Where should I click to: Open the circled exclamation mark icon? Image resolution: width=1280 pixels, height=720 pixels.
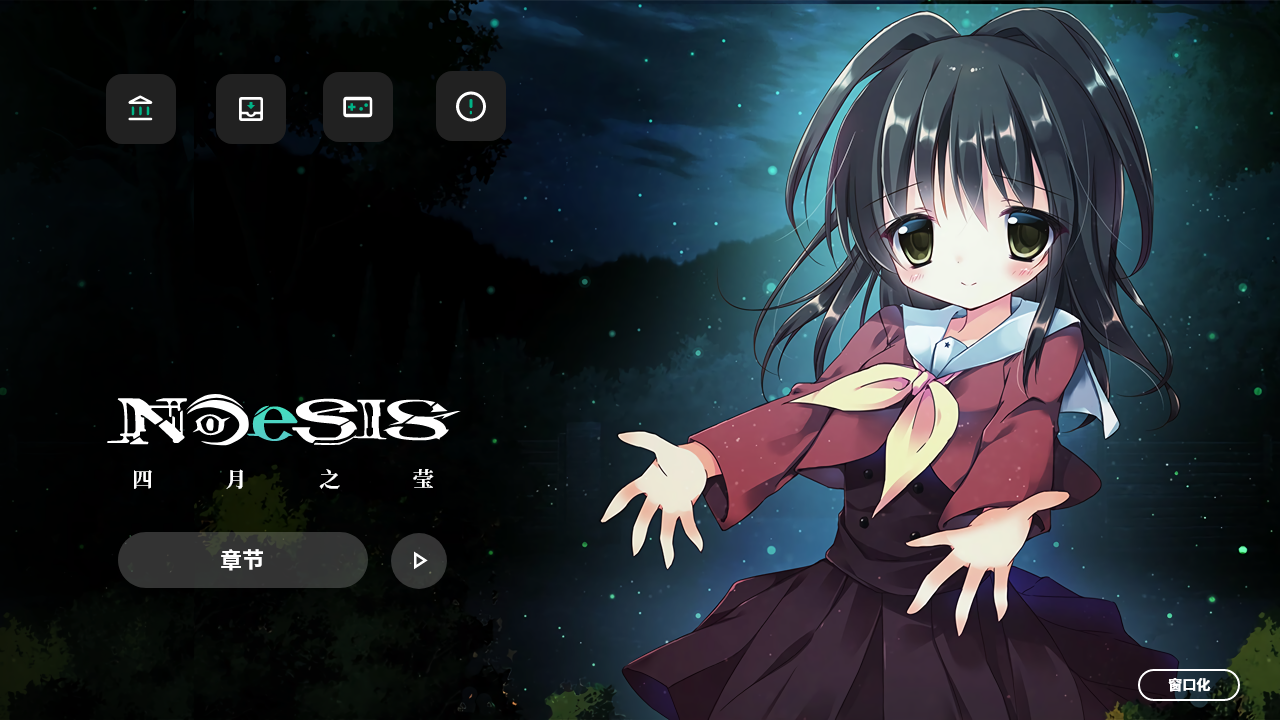pyautogui.click(x=470, y=107)
